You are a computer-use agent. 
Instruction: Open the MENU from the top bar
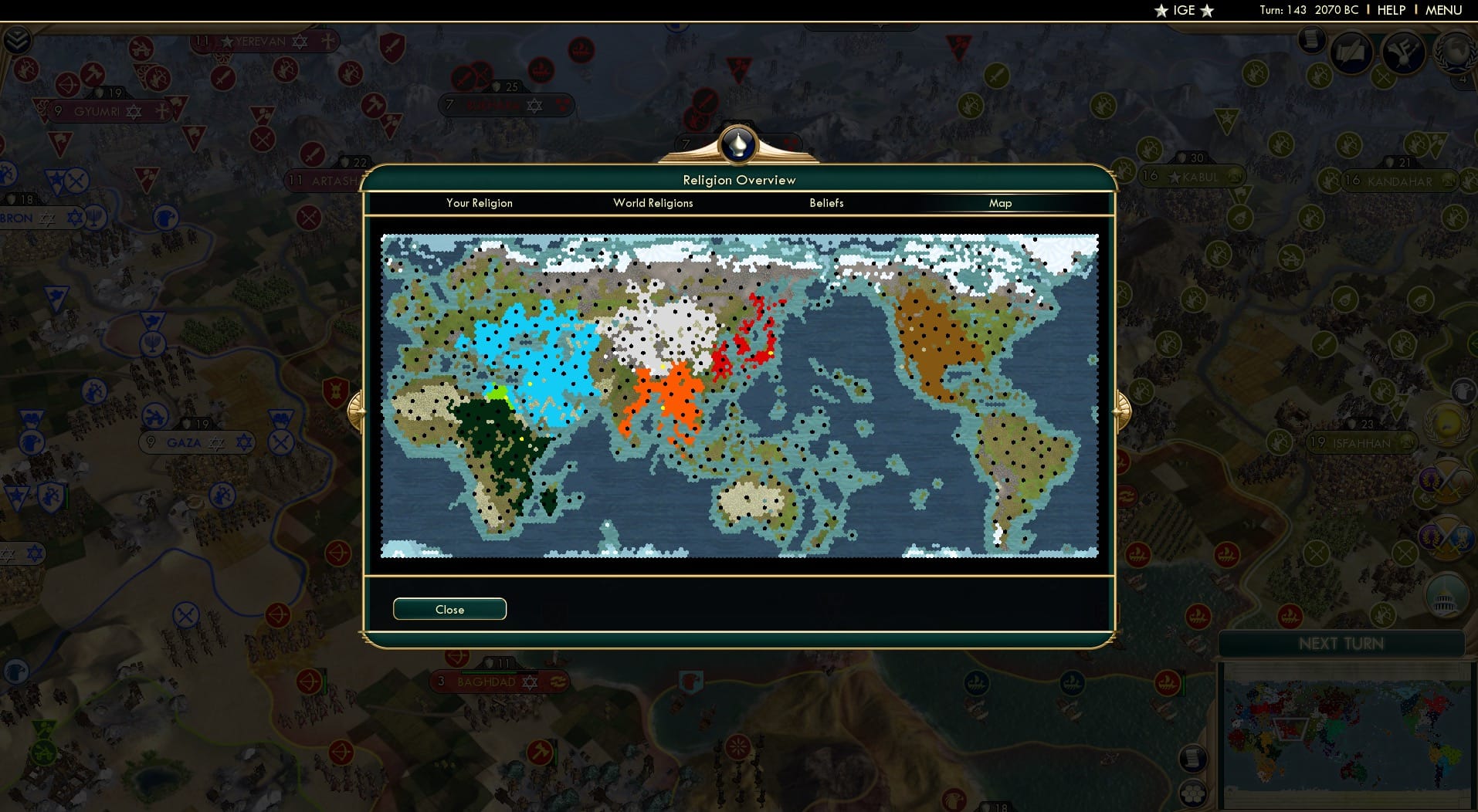[1446, 10]
